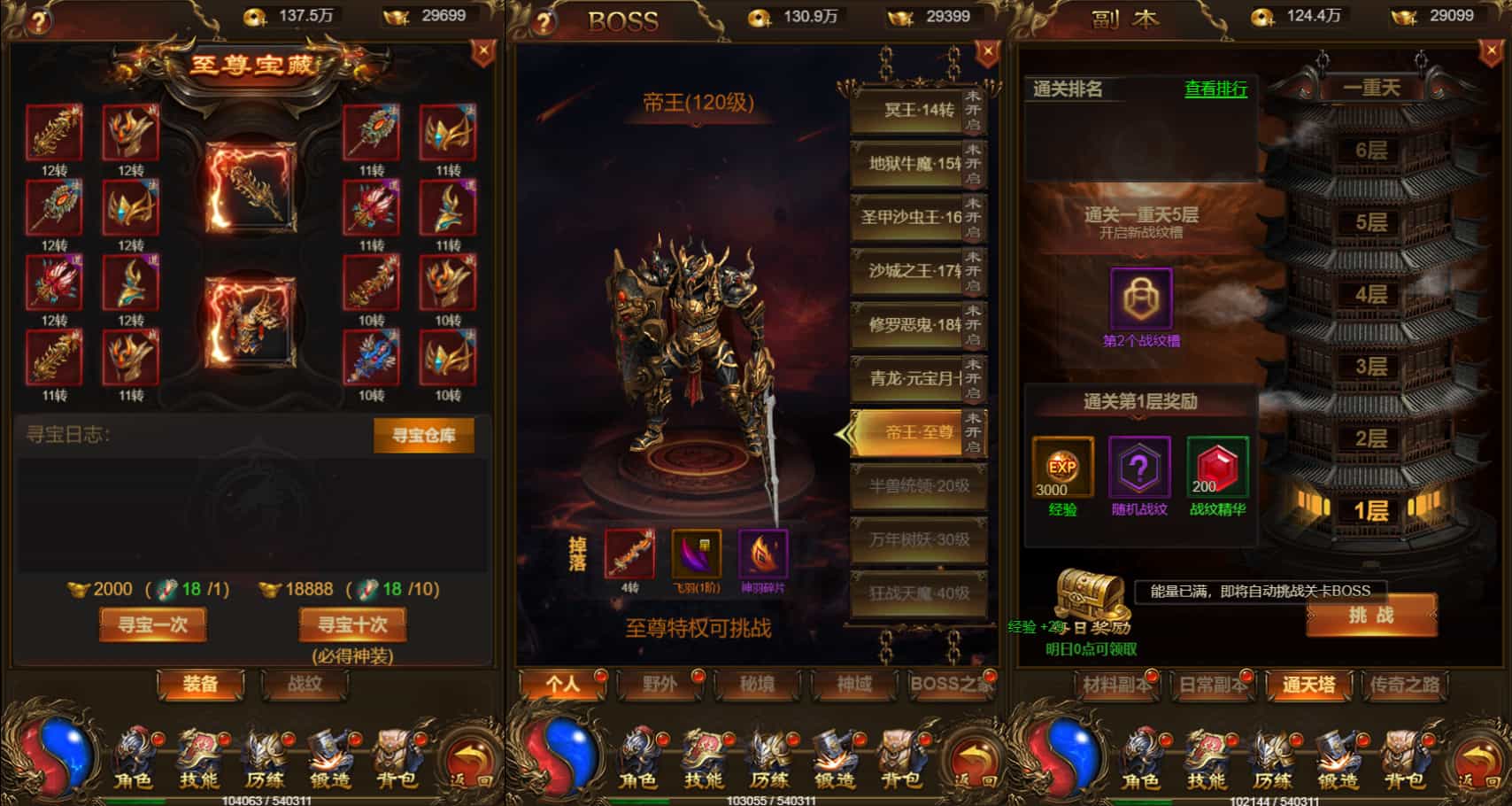The image size is (1512, 806).
Task: Choose the 沙城之王·17转 boss entry
Action: 907,271
